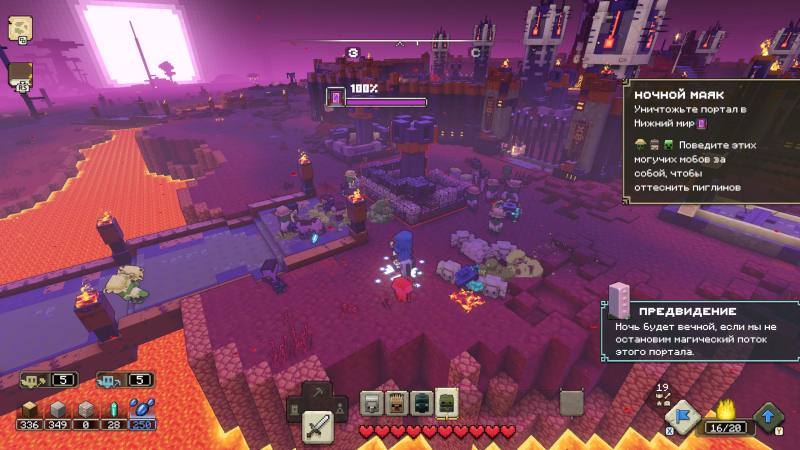Open the songbook icon
The height and width of the screenshot is (450, 800).
(x=20, y=73)
